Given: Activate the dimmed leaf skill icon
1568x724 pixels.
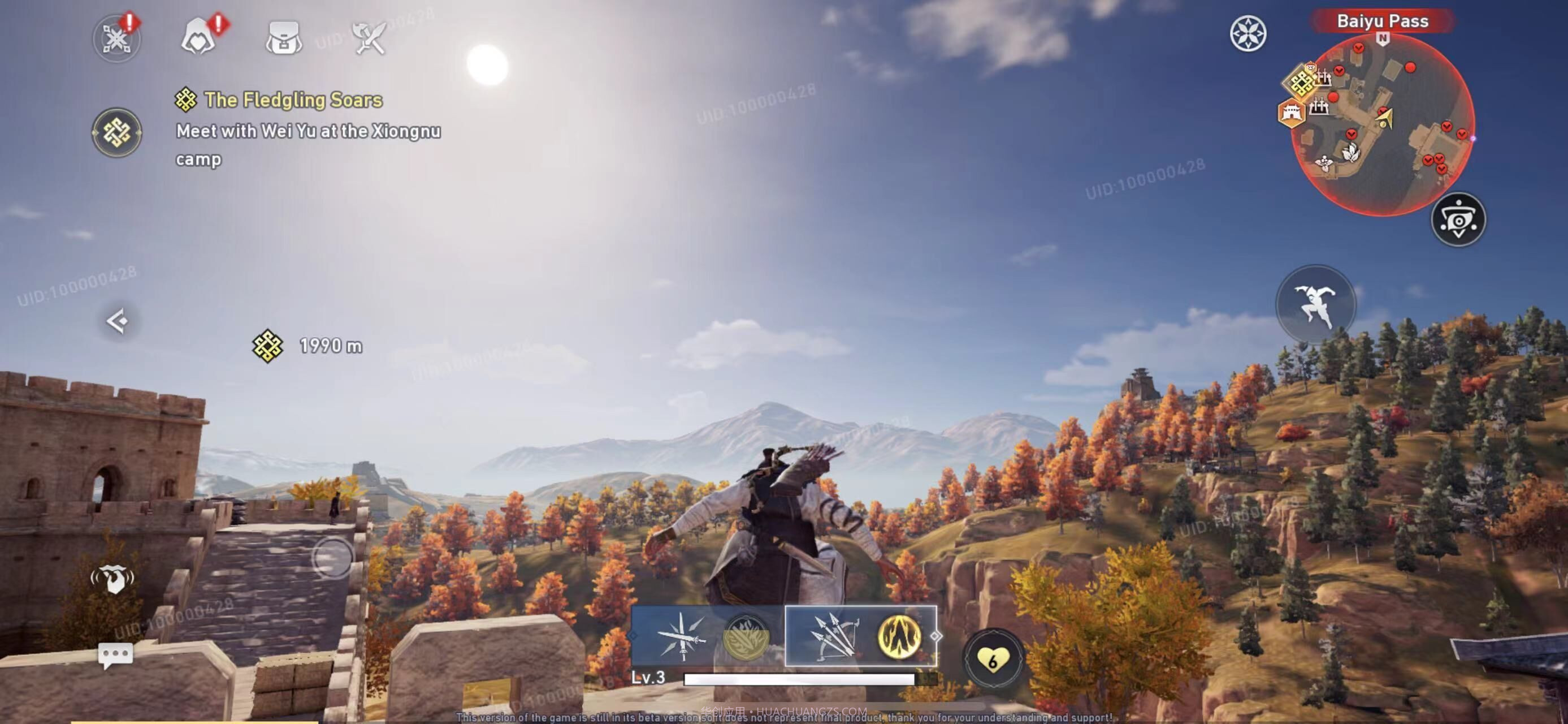Looking at the screenshot, I should click(x=746, y=637).
